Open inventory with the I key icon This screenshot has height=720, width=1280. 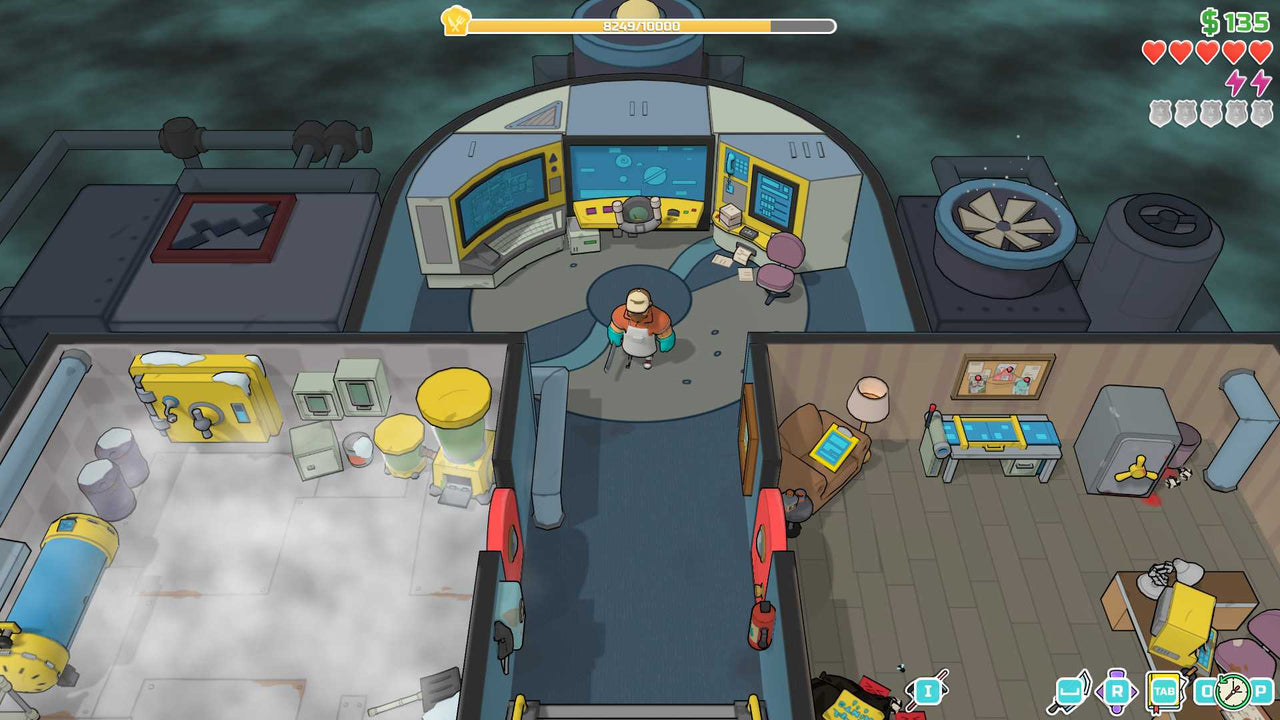click(x=927, y=692)
